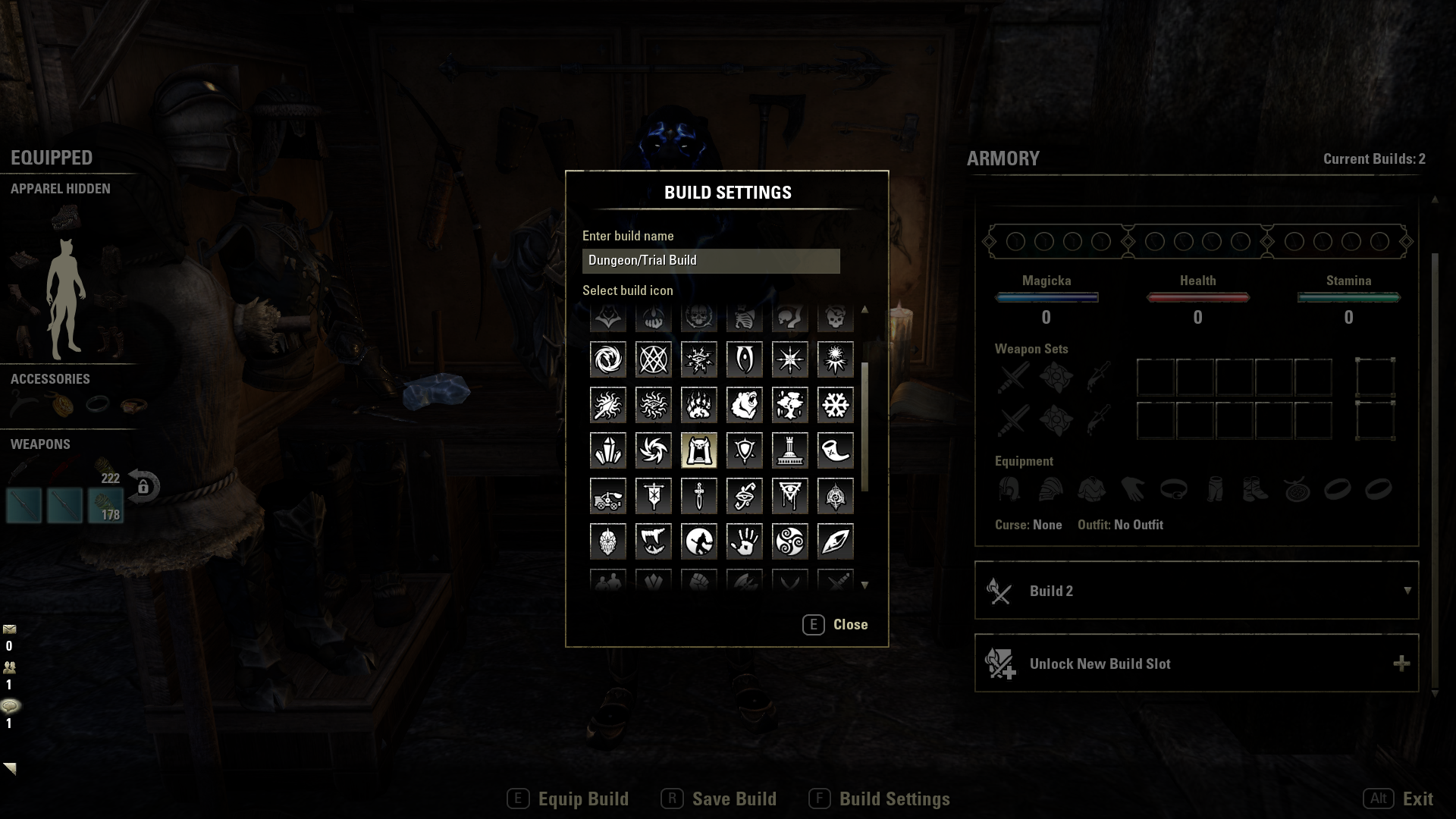Pick the castle tower build icon

click(x=789, y=450)
